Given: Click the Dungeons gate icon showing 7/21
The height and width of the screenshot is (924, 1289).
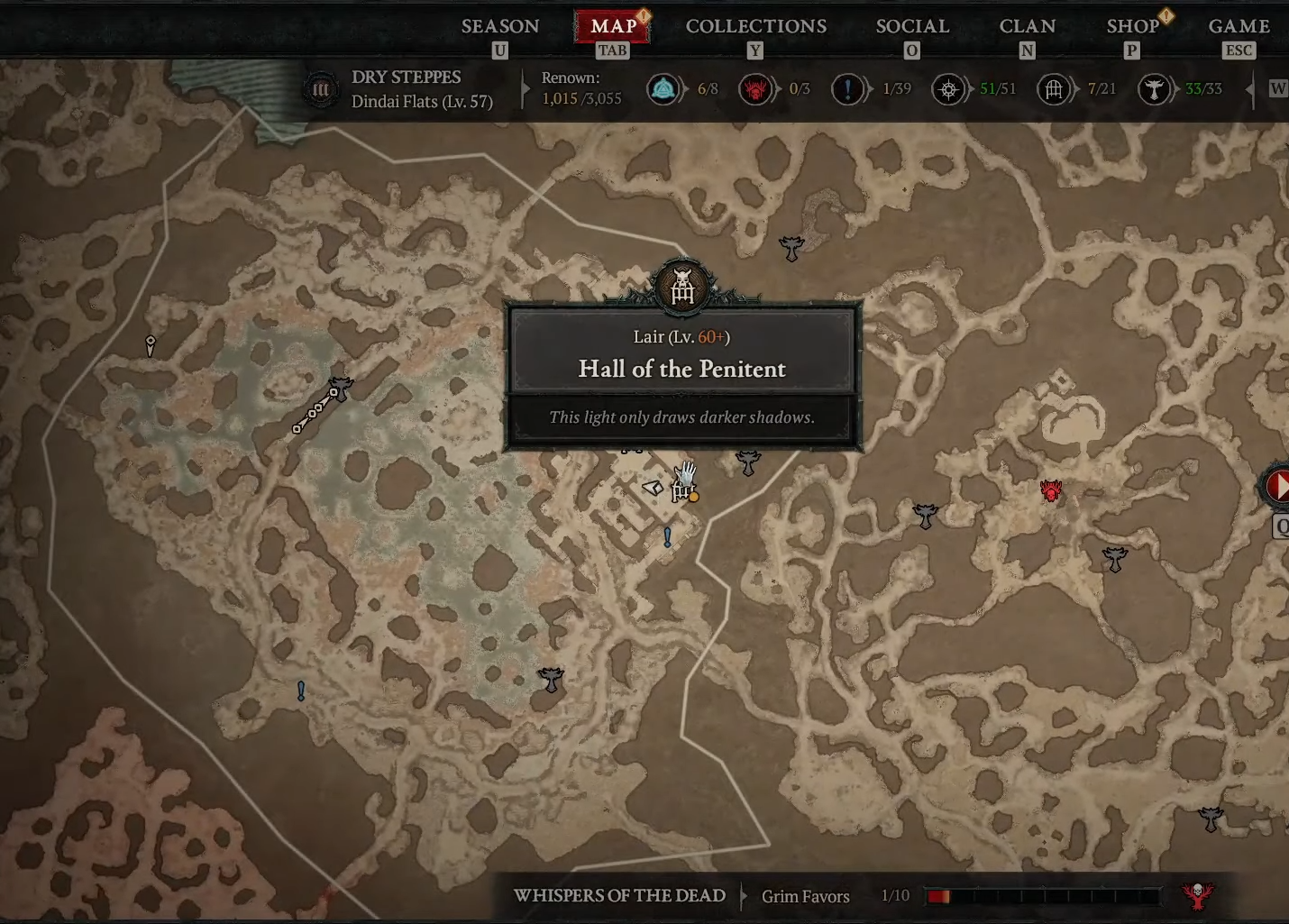Looking at the screenshot, I should (1052, 89).
